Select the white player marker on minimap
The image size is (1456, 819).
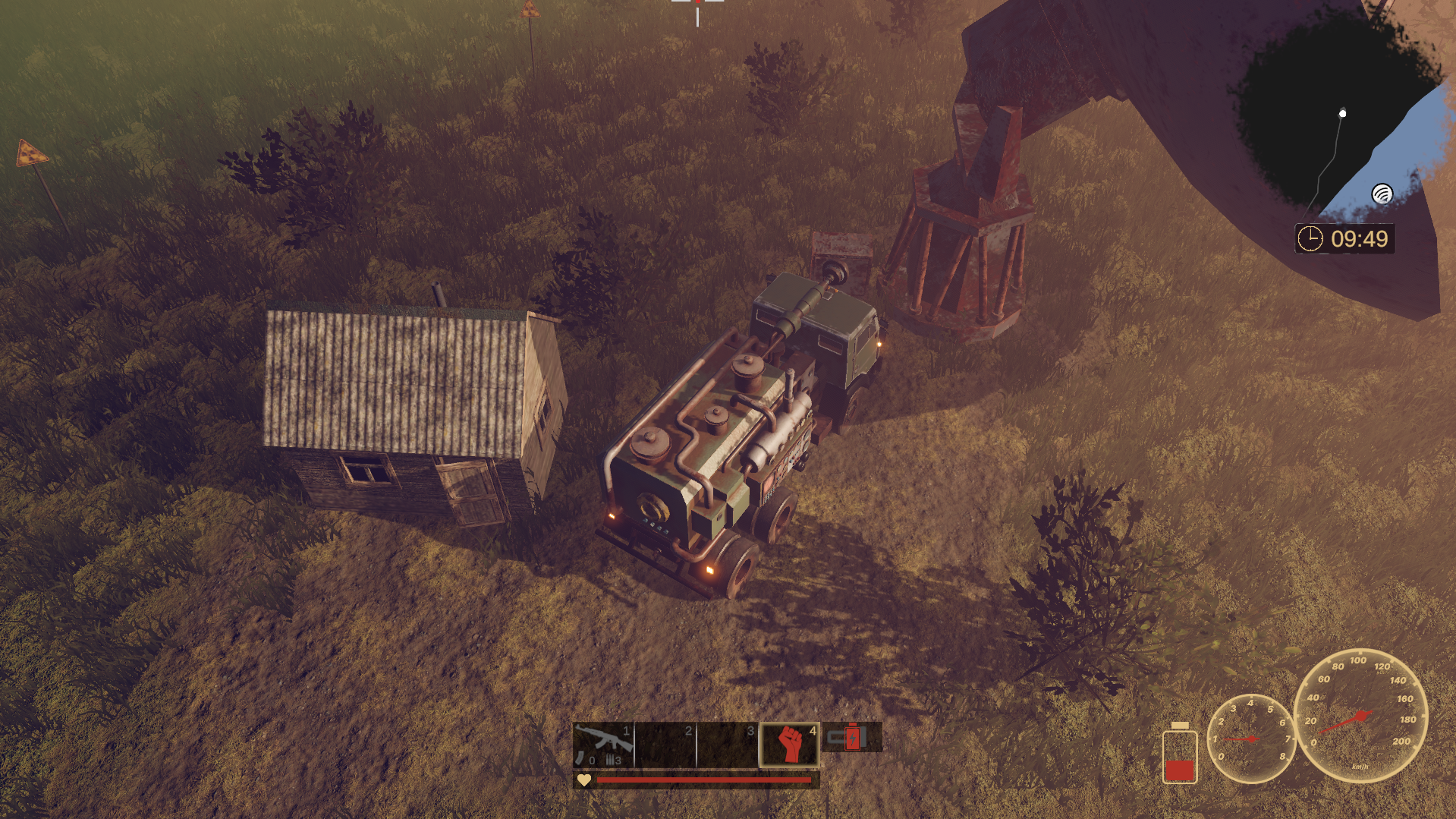pyautogui.click(x=1342, y=114)
